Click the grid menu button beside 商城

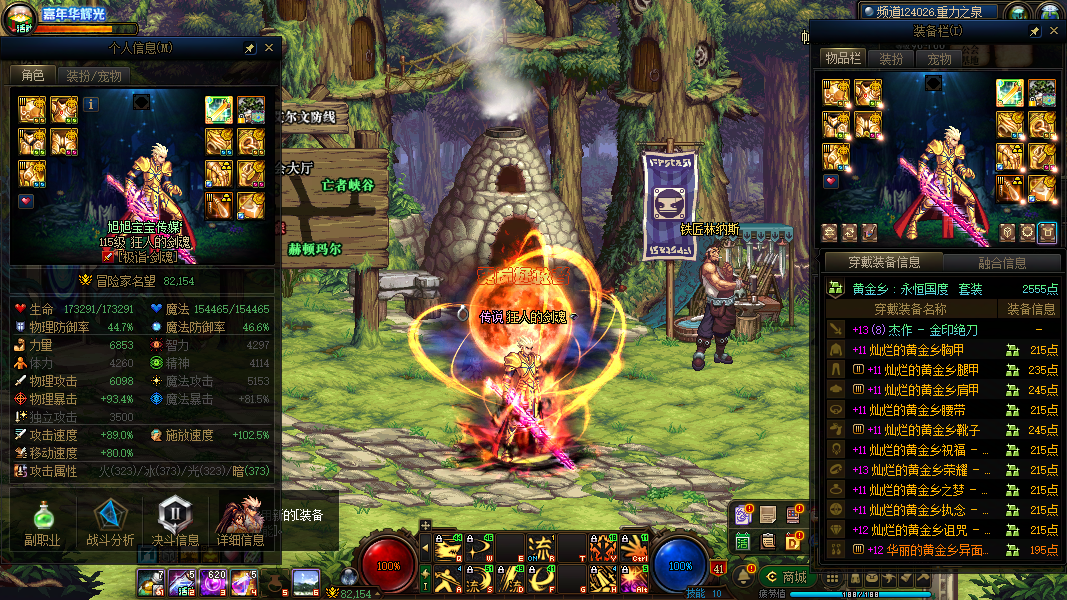(829, 577)
